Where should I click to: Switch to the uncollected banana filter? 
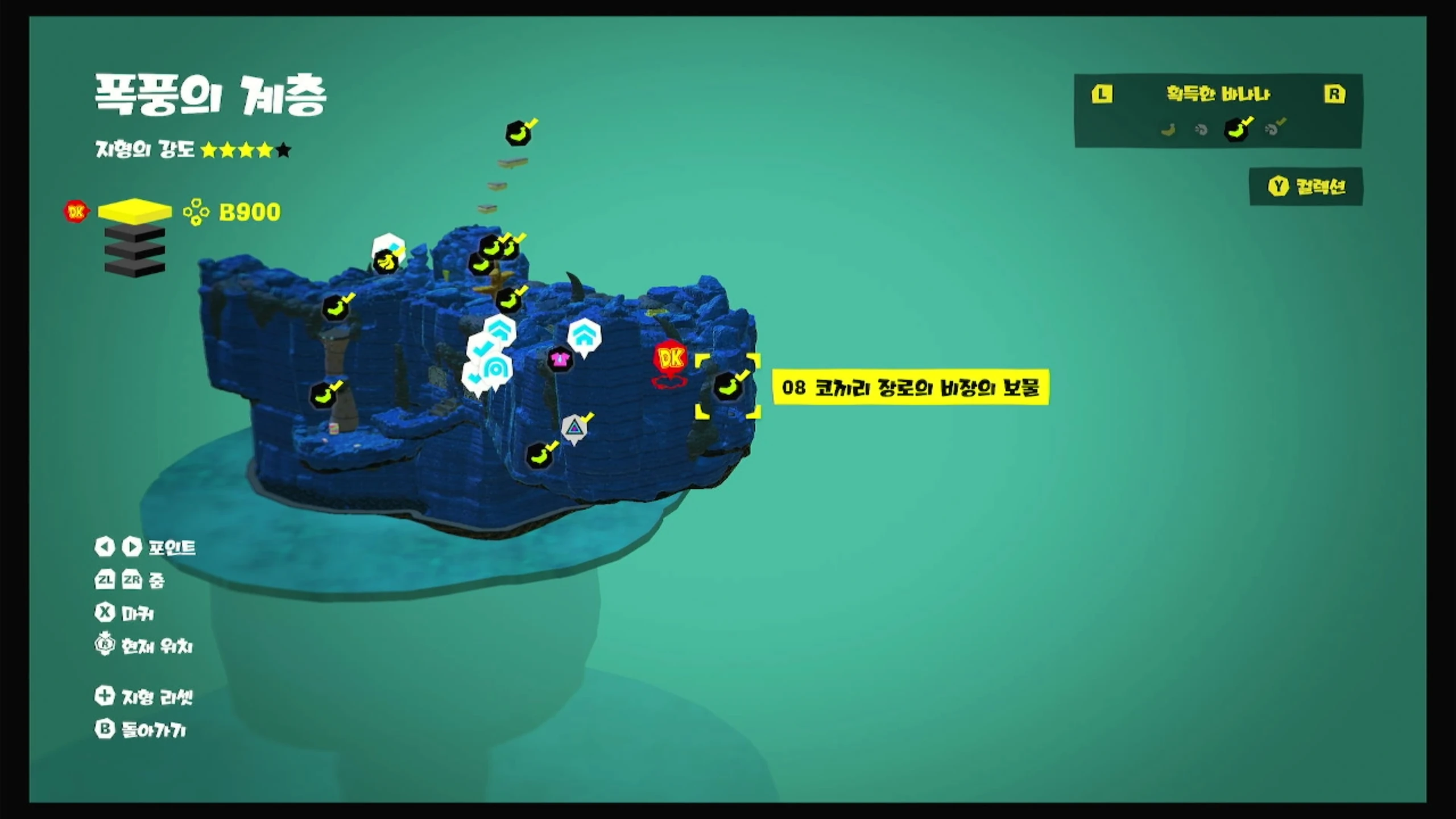pyautogui.click(x=1168, y=130)
